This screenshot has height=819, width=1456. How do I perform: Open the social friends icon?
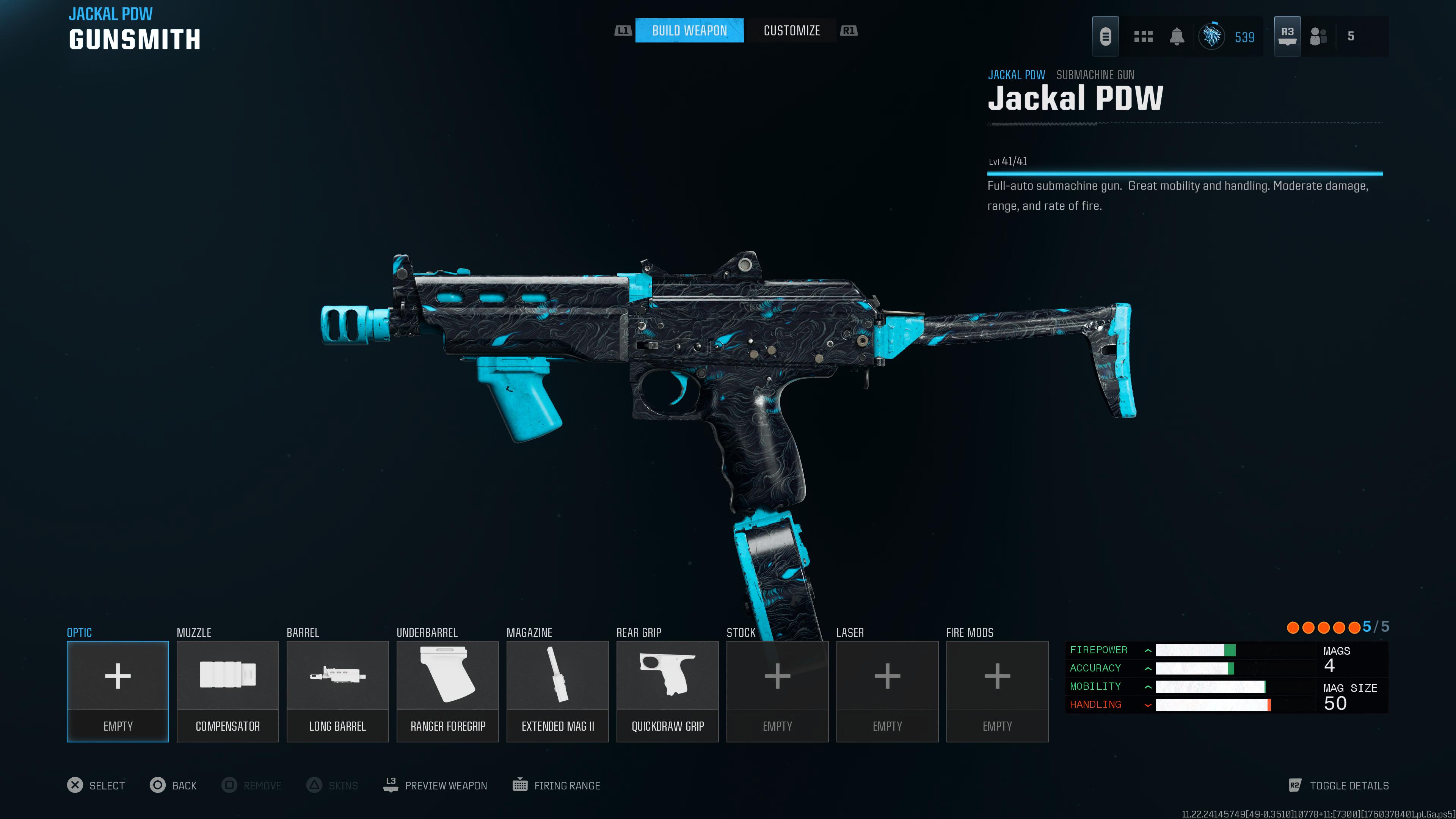pyautogui.click(x=1318, y=37)
